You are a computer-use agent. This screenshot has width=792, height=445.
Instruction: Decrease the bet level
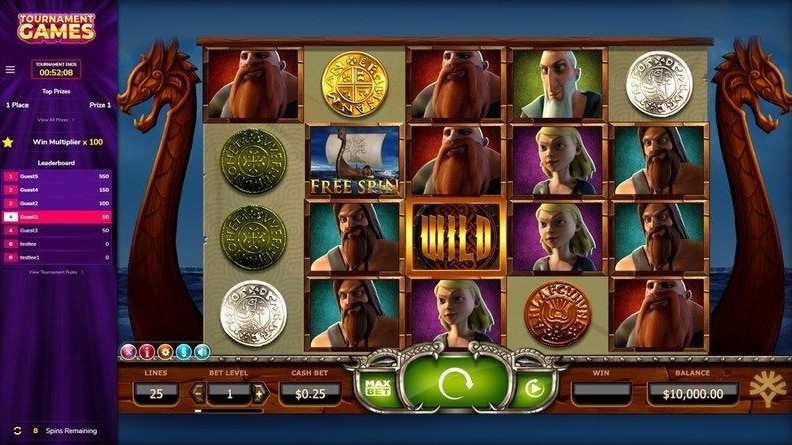(x=198, y=393)
